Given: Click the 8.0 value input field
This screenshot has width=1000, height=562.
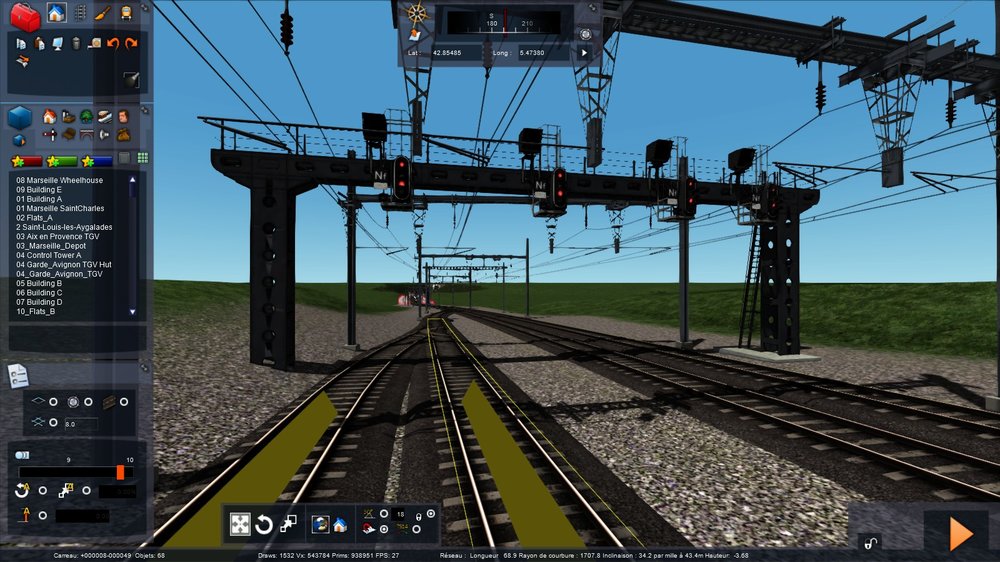Looking at the screenshot, I should [x=80, y=424].
